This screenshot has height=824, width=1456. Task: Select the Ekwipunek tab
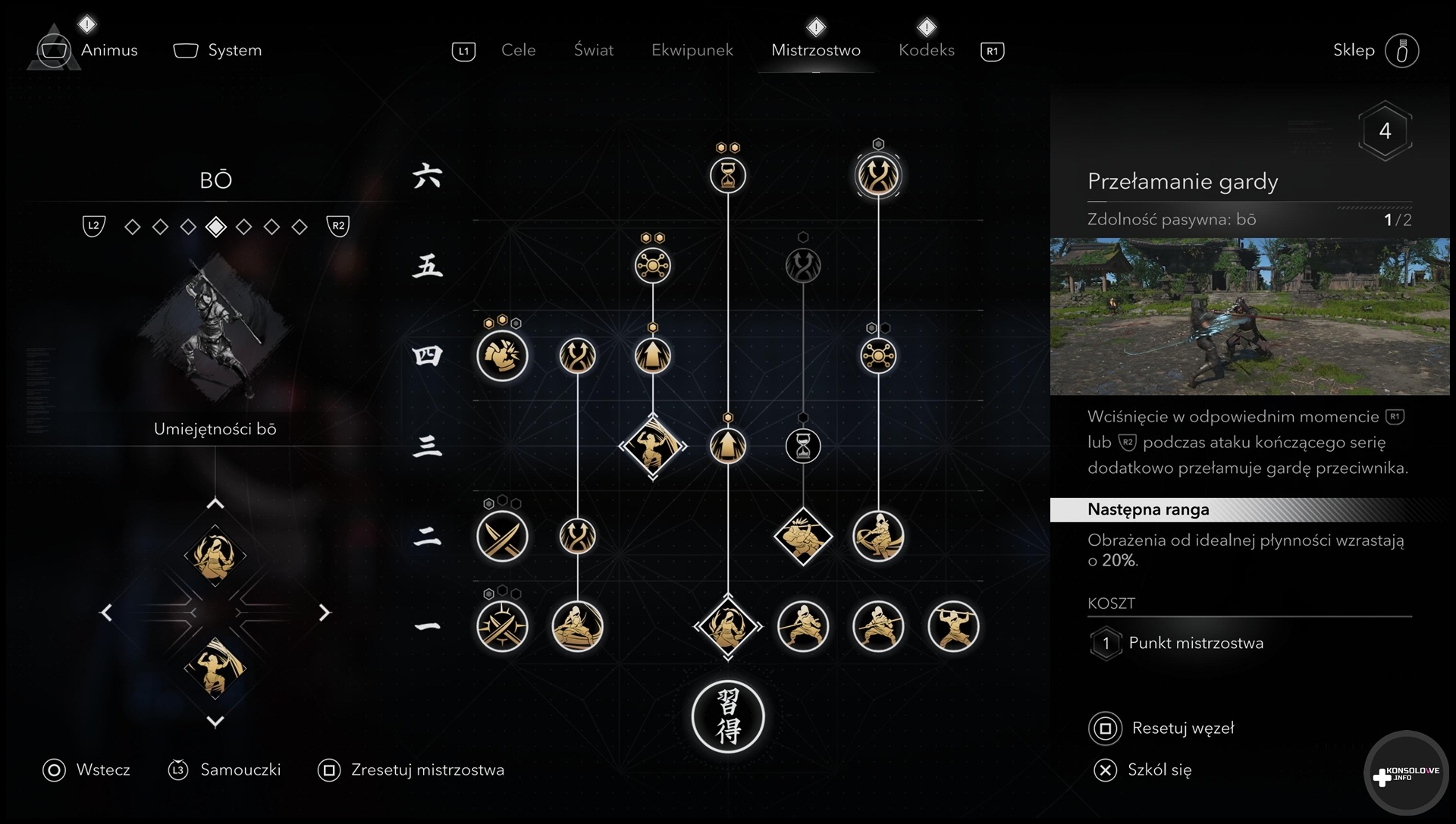pyautogui.click(x=692, y=50)
